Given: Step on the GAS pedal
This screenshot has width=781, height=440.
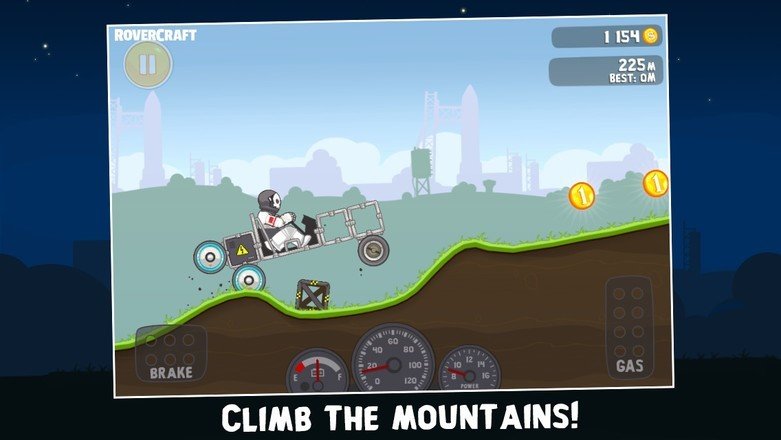Looking at the screenshot, I should [629, 328].
